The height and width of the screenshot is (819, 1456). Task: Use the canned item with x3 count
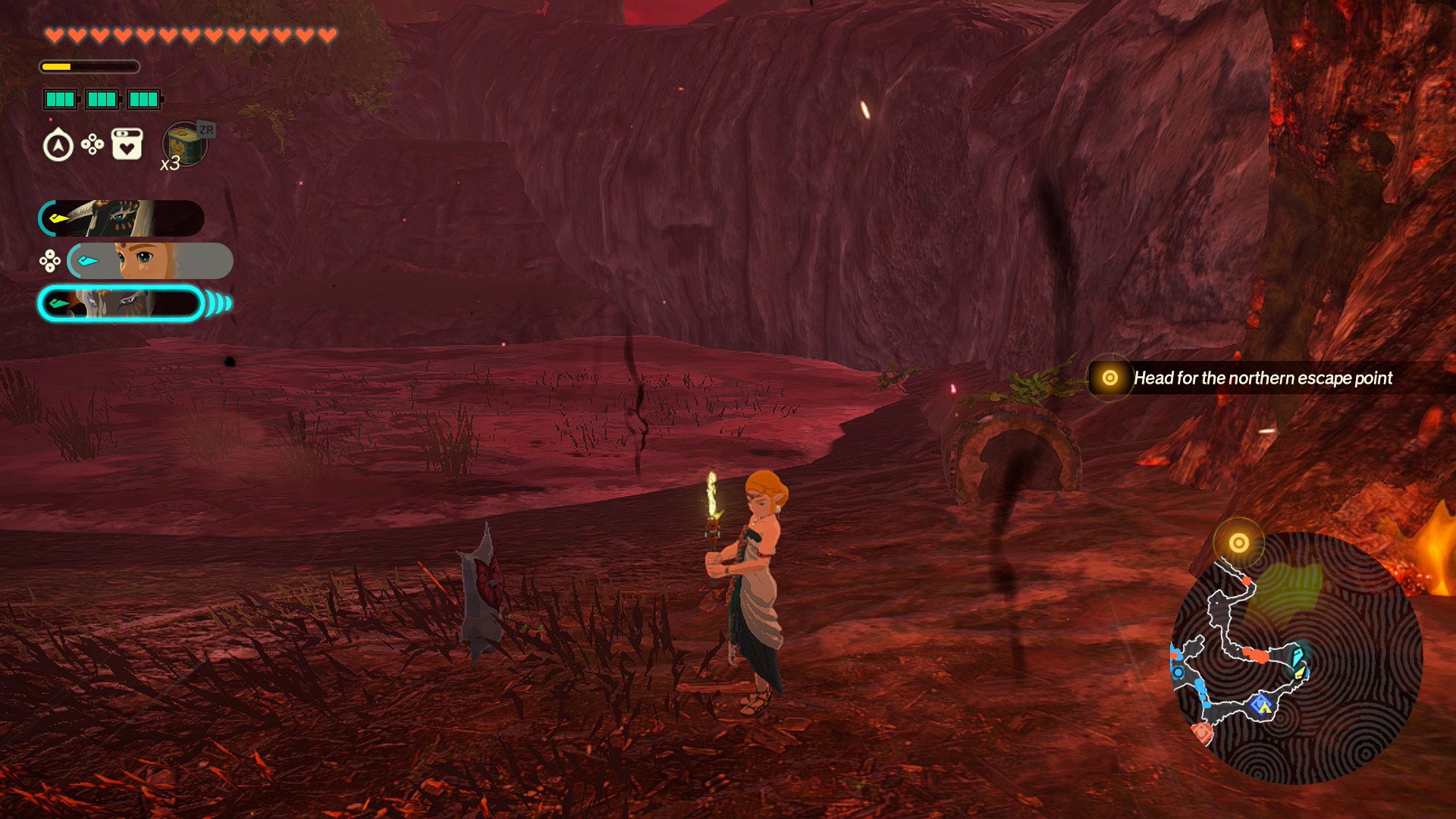click(185, 144)
